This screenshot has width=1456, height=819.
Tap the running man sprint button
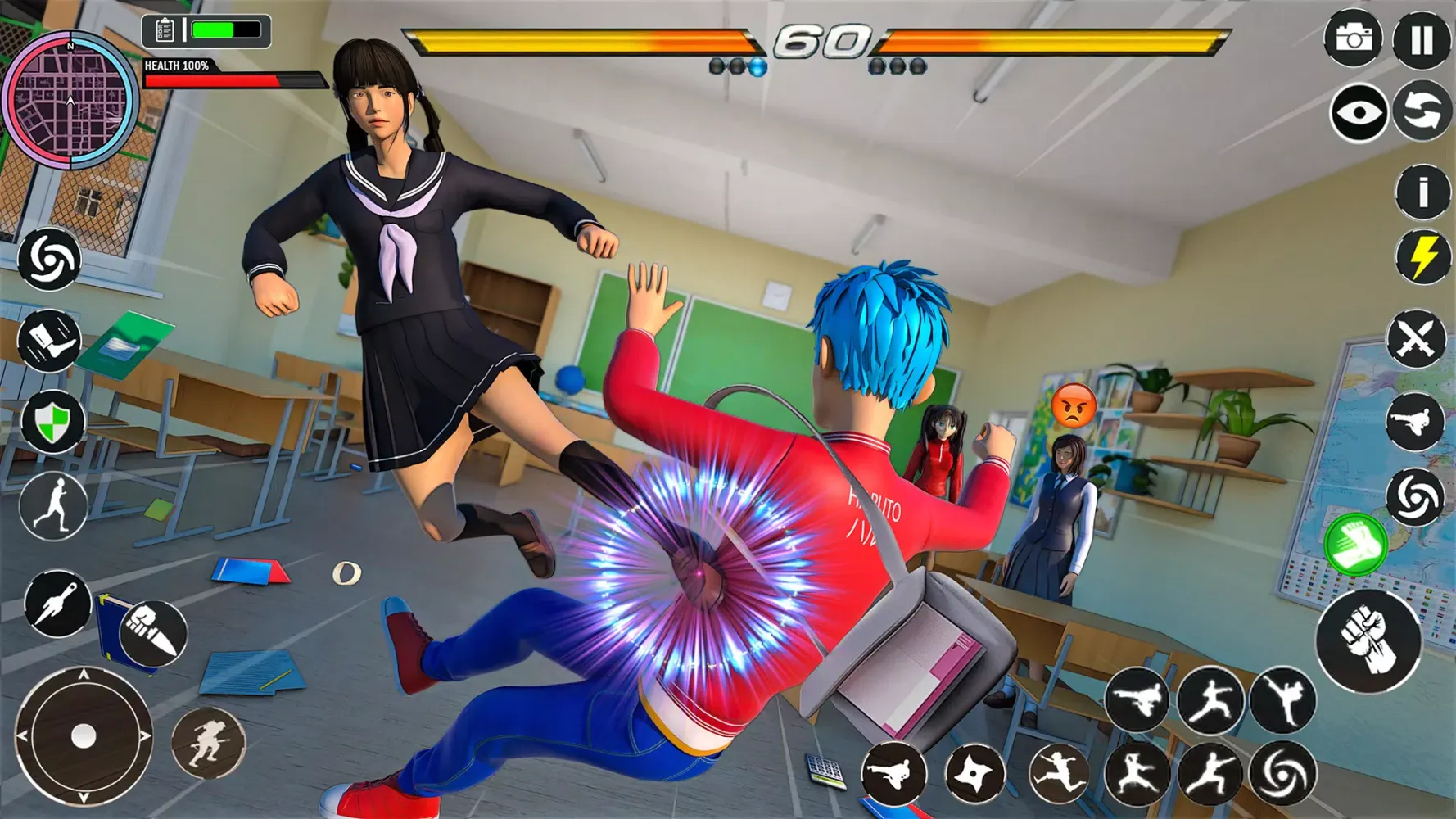[x=53, y=506]
